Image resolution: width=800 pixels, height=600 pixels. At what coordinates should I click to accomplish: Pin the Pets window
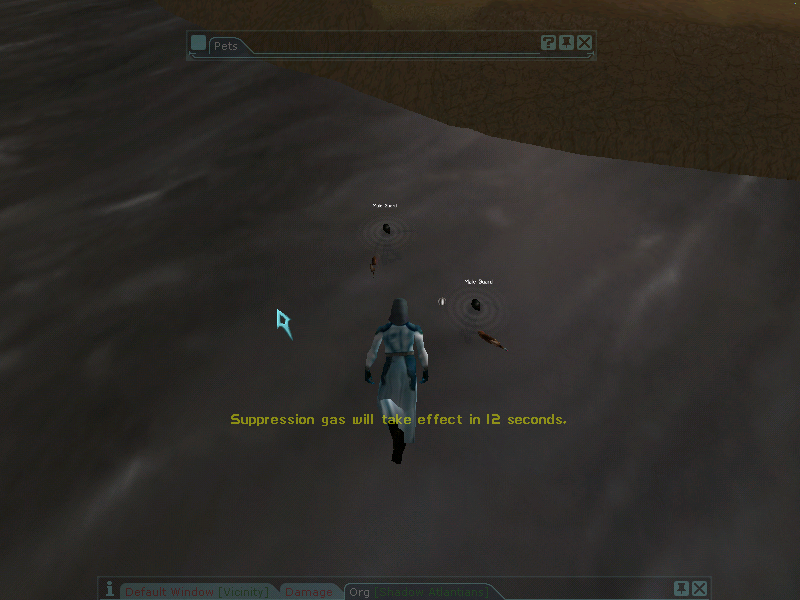coord(566,42)
